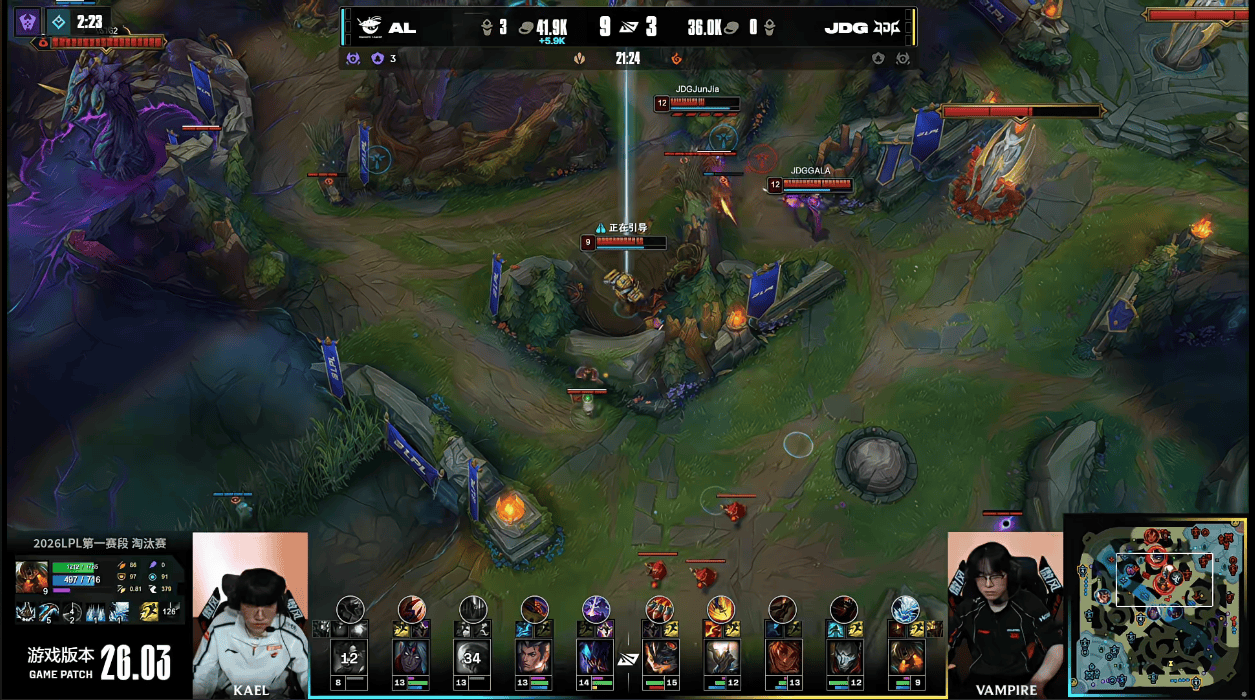Click the ultimate icon above the level 14 champion
Viewport: 1255px width, 700px height.
pyautogui.click(x=596, y=609)
